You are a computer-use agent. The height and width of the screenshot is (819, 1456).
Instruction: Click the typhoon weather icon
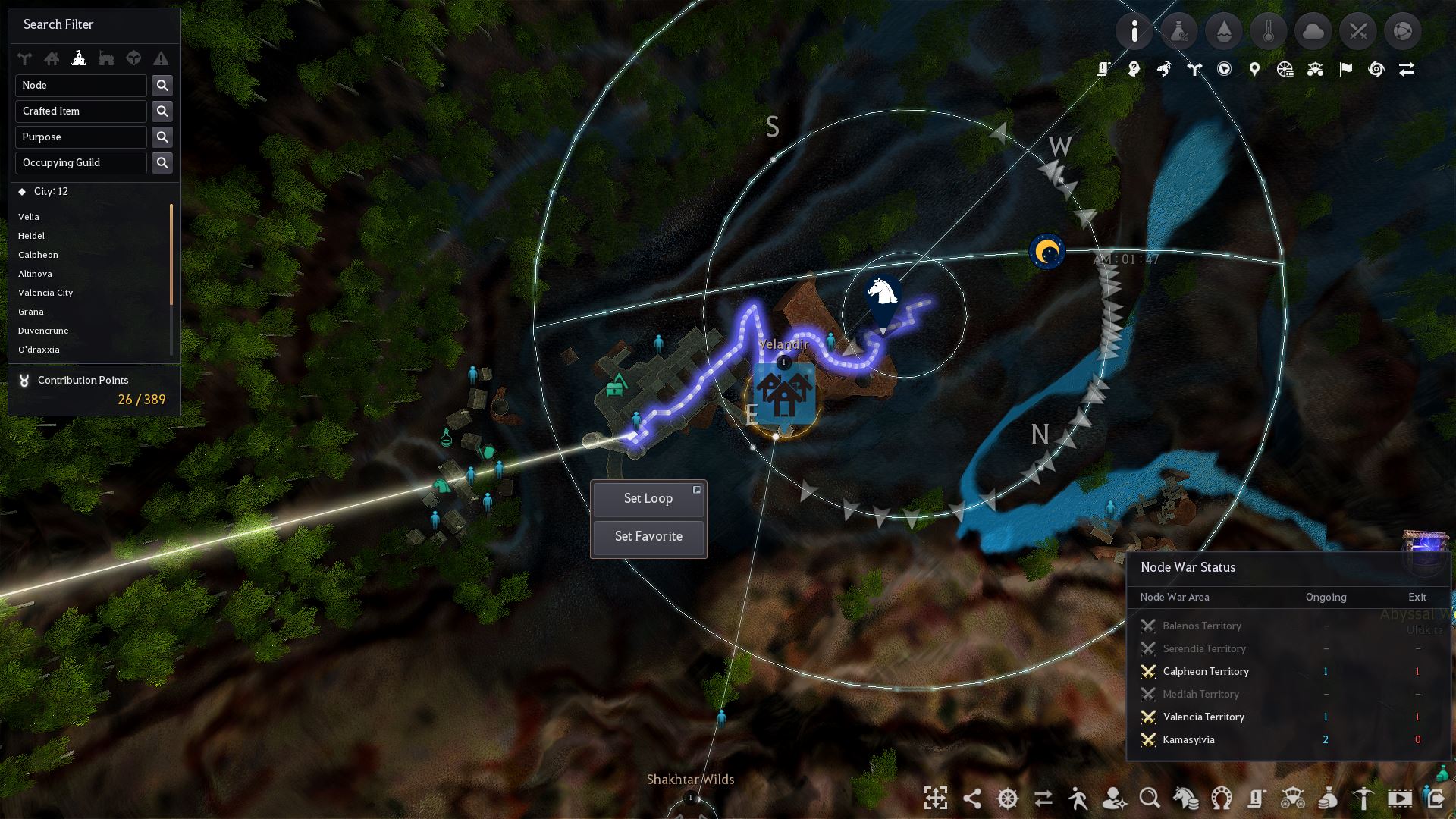click(x=1376, y=68)
